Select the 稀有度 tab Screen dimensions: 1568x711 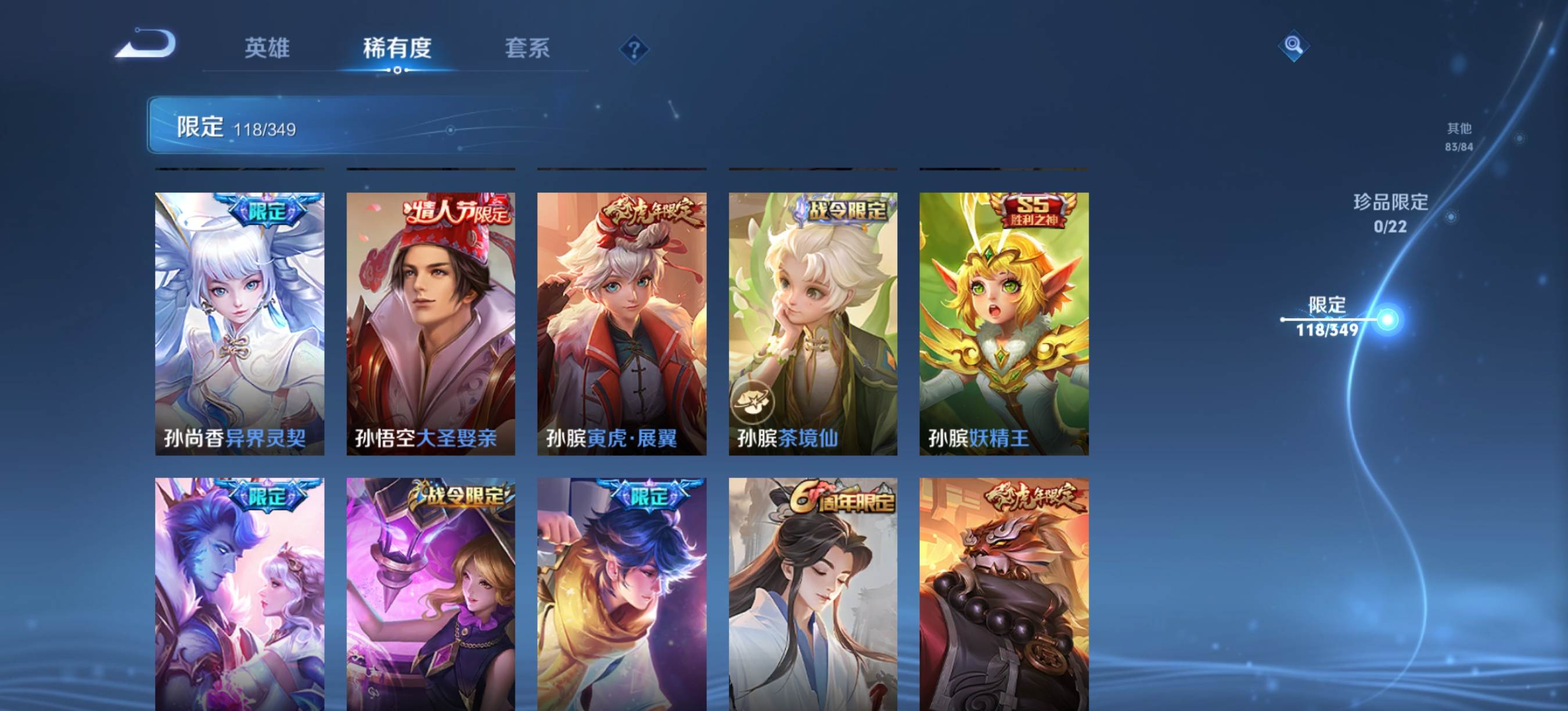pyautogui.click(x=397, y=48)
